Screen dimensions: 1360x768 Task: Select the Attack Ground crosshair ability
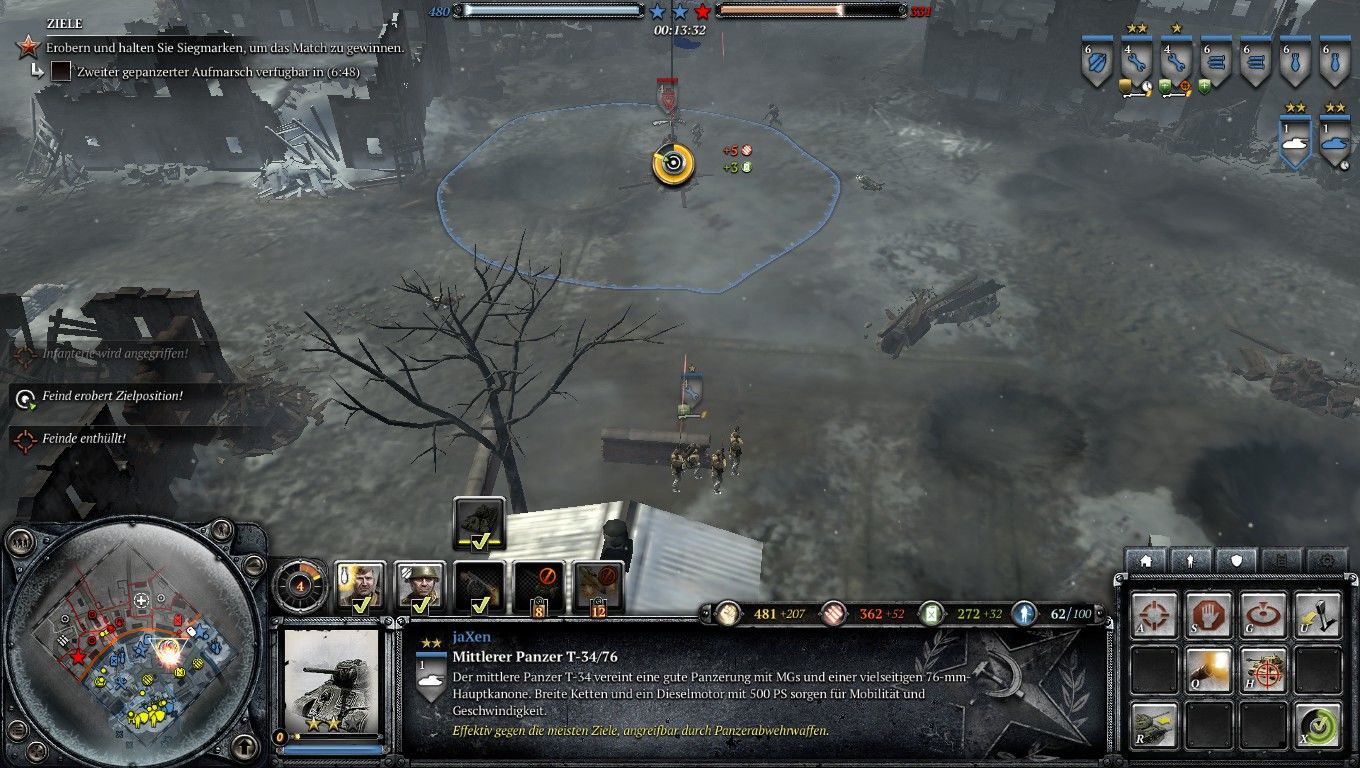point(1156,614)
